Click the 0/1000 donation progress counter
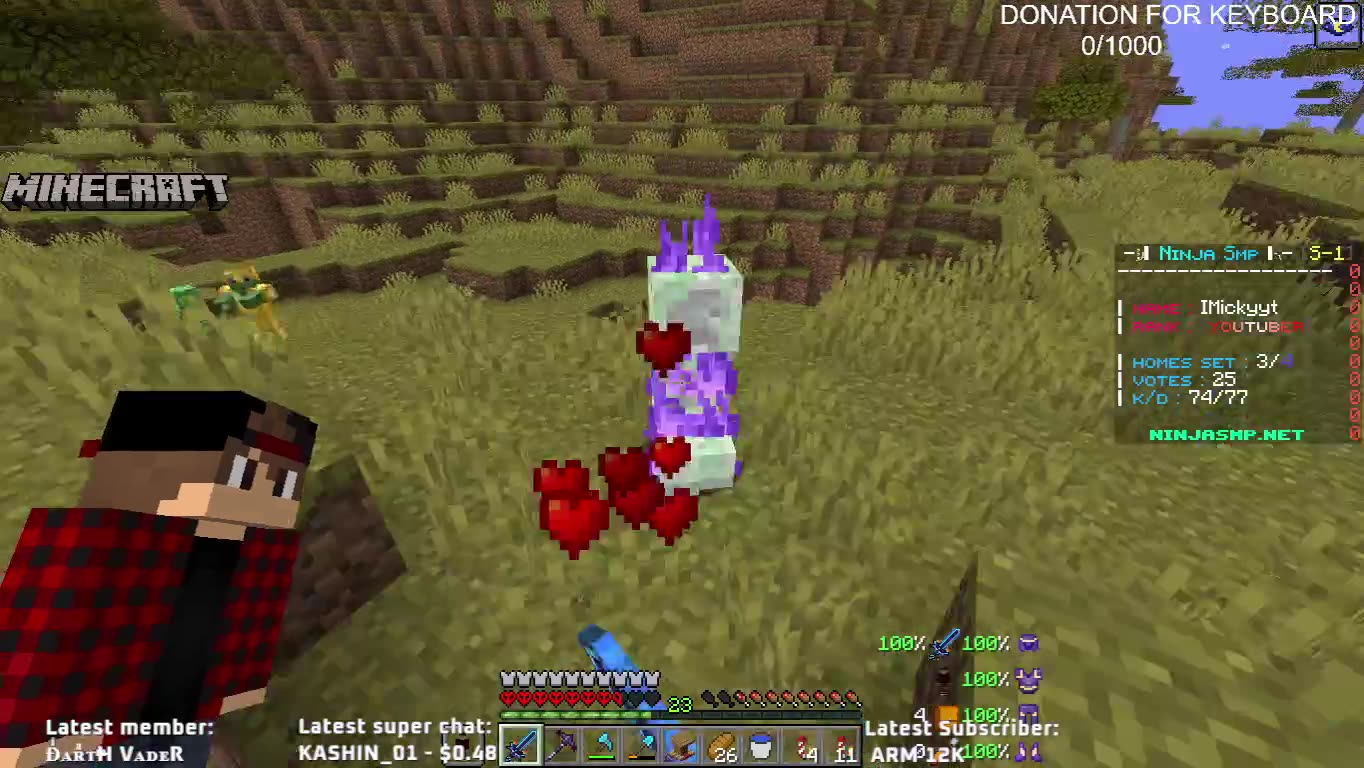Image resolution: width=1364 pixels, height=768 pixels. click(x=1122, y=45)
